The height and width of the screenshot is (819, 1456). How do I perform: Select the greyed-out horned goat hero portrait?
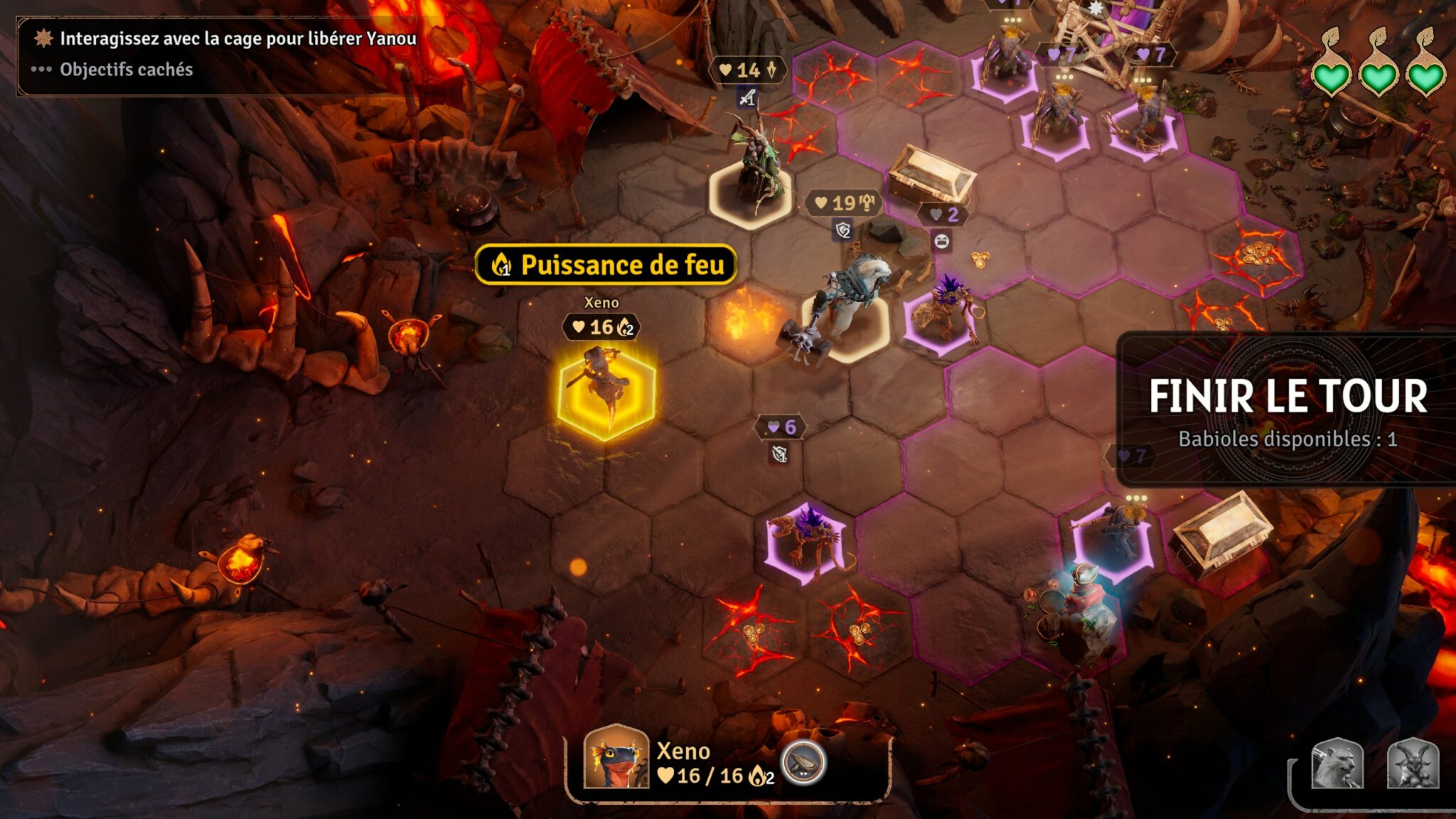point(1413,765)
